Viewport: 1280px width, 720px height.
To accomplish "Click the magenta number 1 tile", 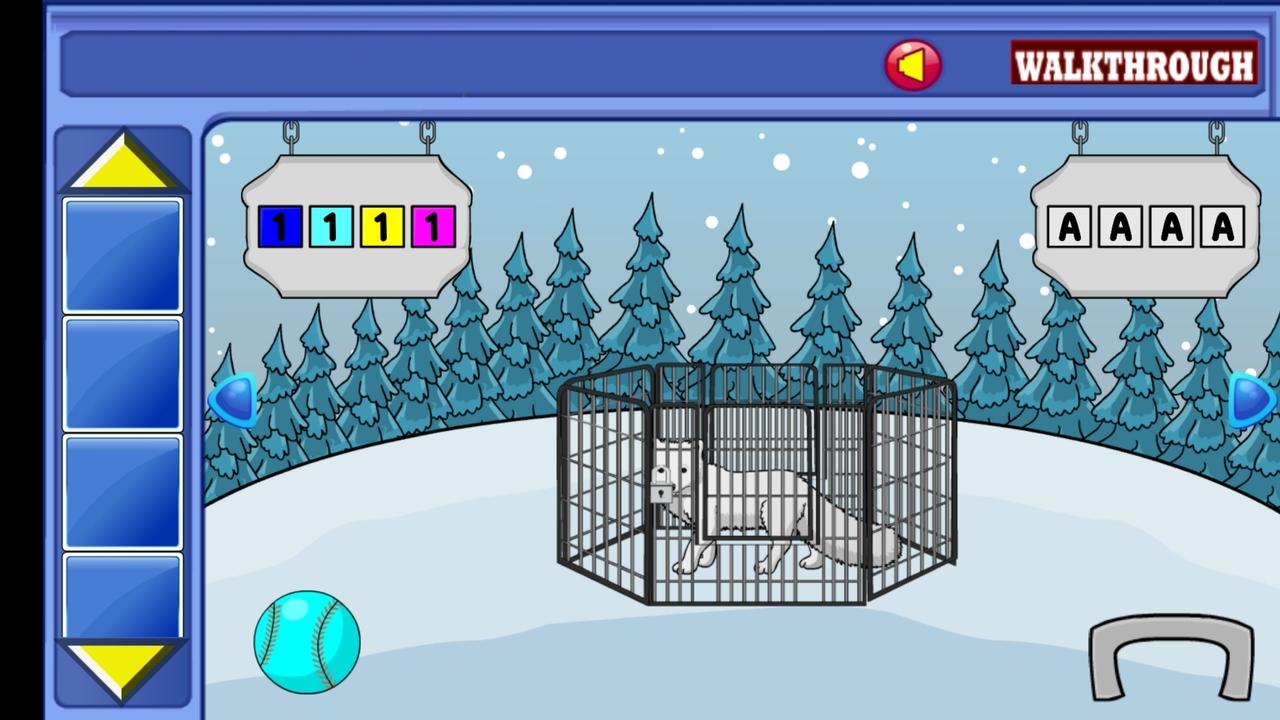I will pyautogui.click(x=433, y=226).
